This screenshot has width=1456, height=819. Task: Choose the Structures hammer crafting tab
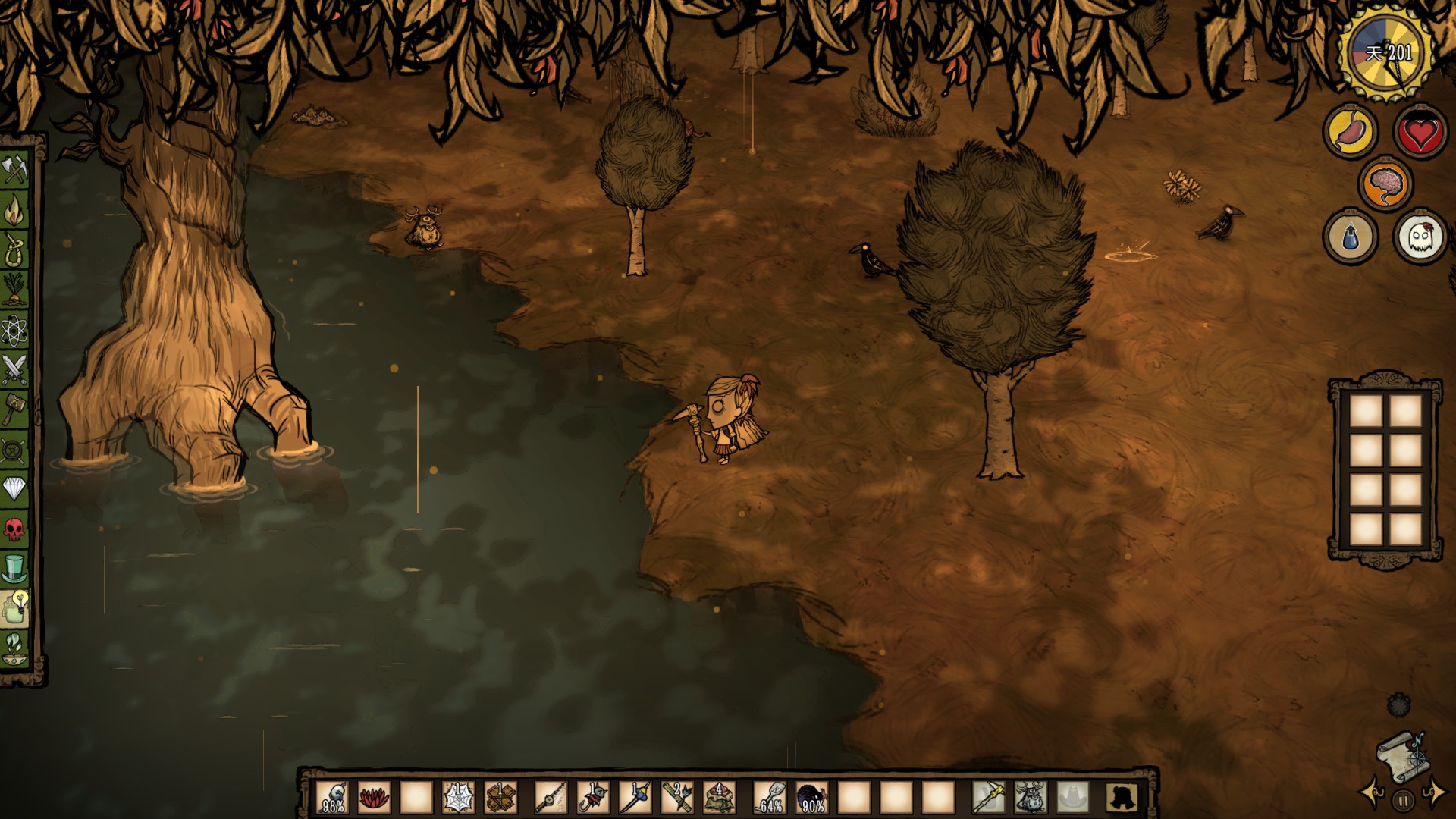tap(14, 409)
